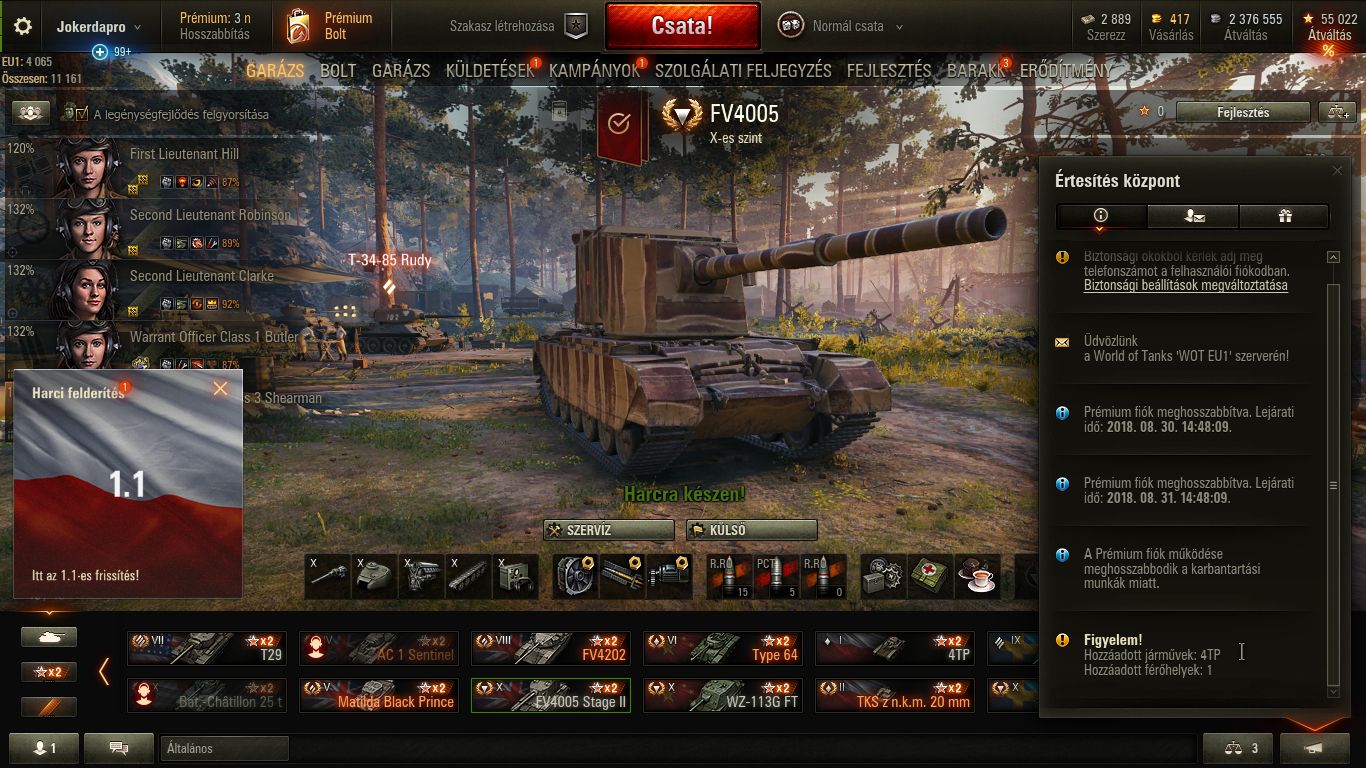Close the Értesítés központ panel
Viewport: 1366px width, 768px height.
pyautogui.click(x=1337, y=171)
